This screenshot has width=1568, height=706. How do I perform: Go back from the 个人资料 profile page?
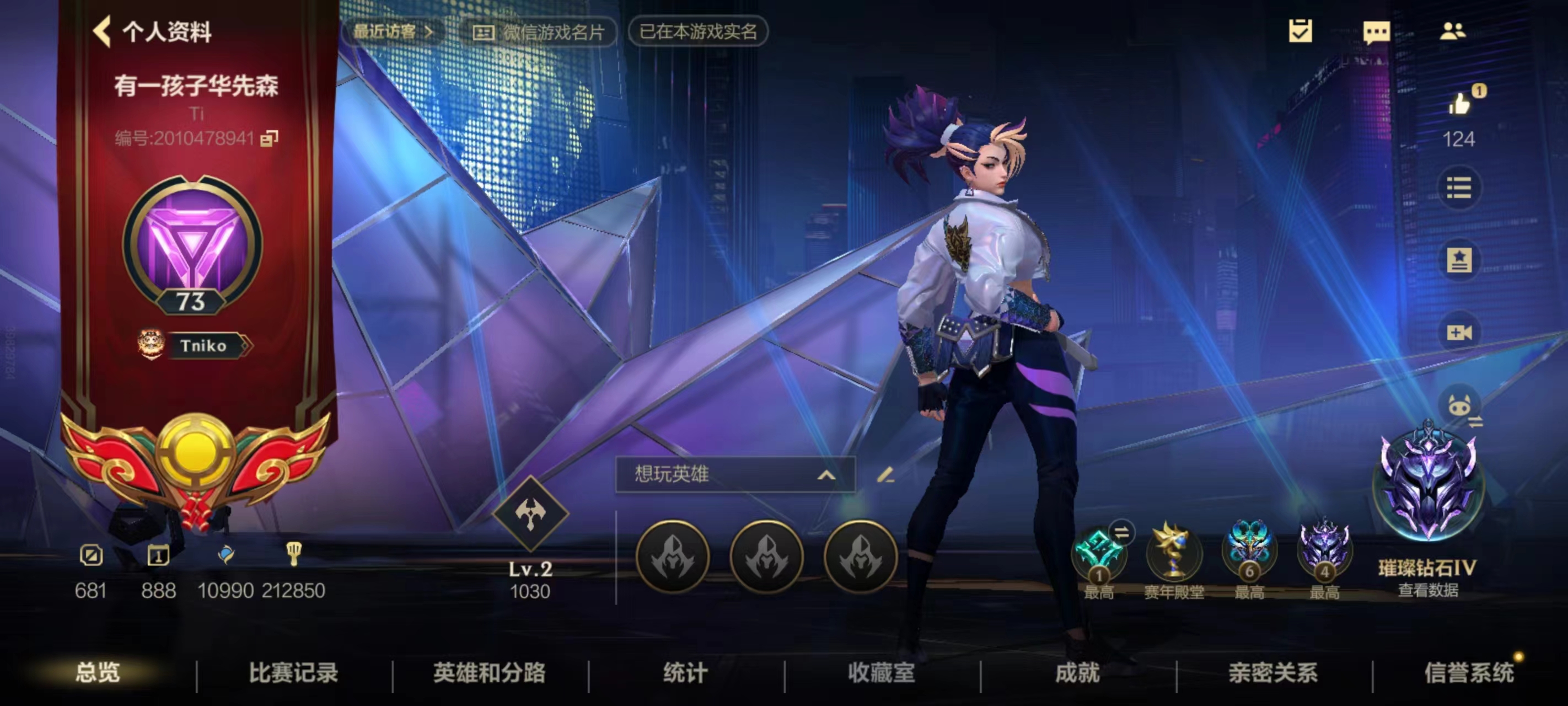[103, 31]
